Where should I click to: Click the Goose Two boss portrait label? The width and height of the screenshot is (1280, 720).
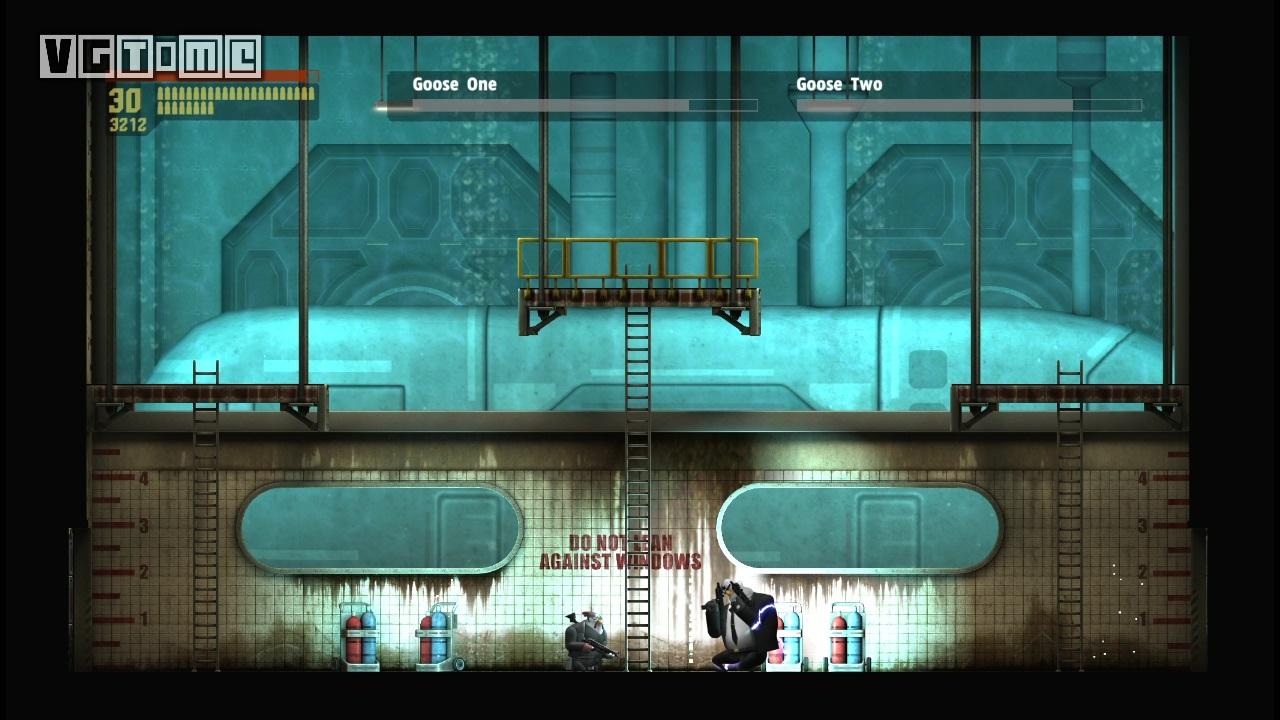(x=840, y=84)
